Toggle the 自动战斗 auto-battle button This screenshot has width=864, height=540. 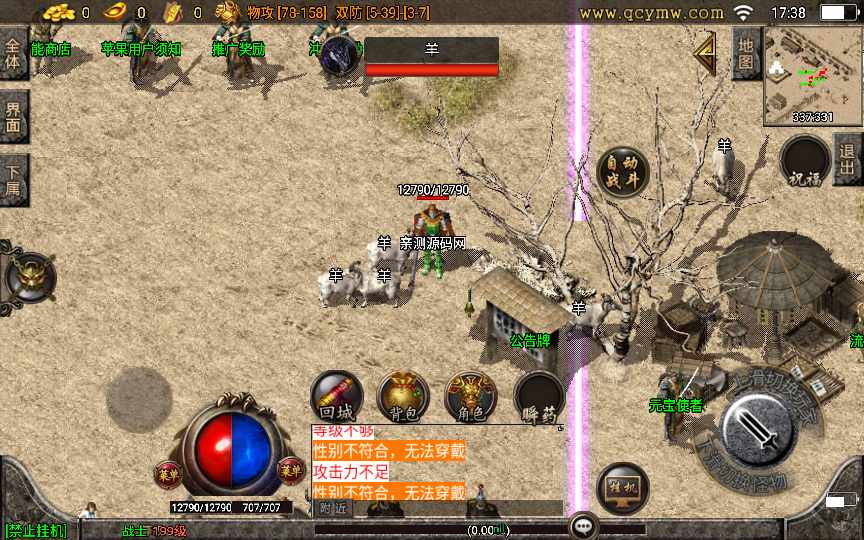pyautogui.click(x=622, y=172)
